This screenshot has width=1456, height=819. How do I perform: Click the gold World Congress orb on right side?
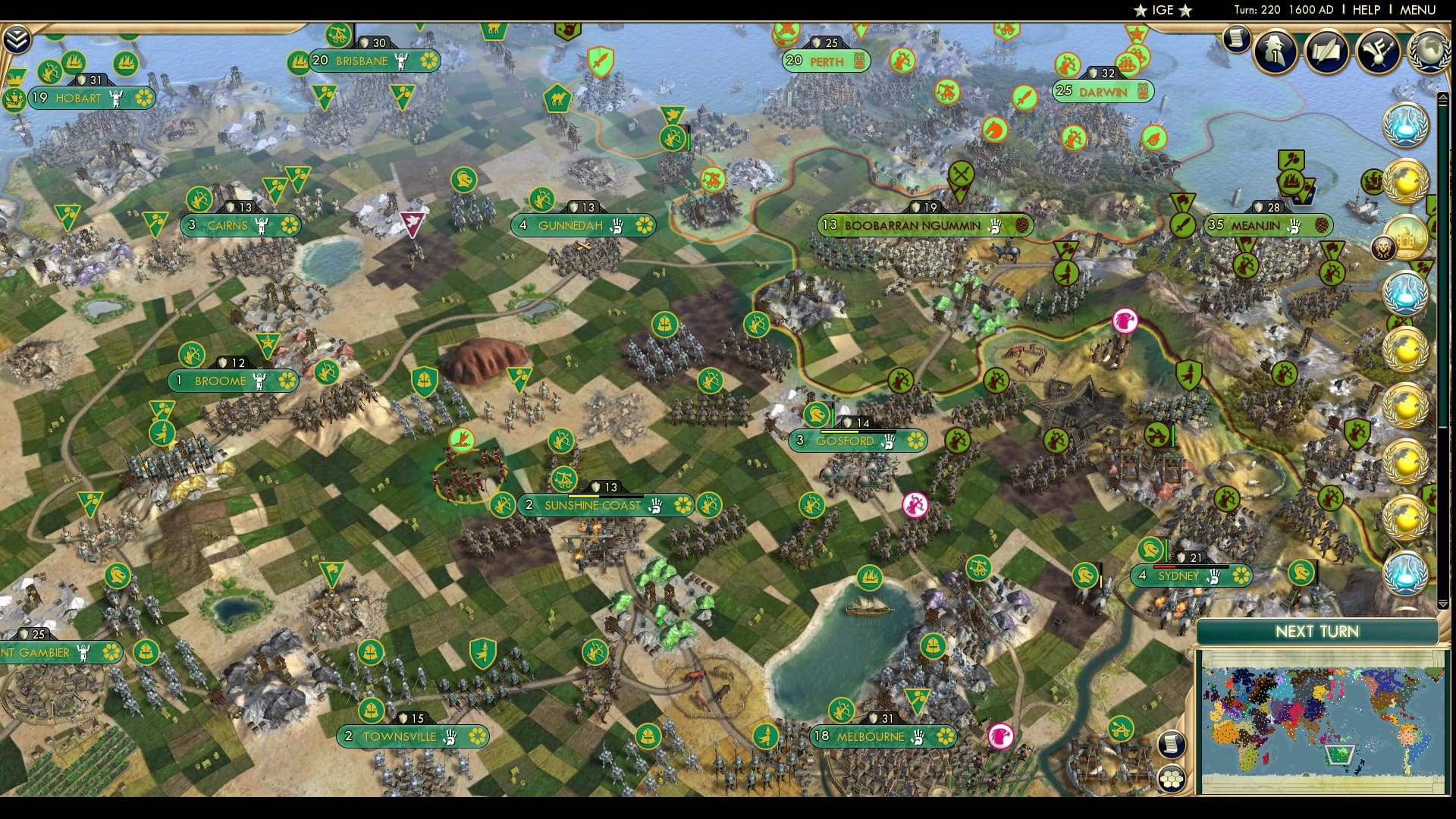point(1407,179)
